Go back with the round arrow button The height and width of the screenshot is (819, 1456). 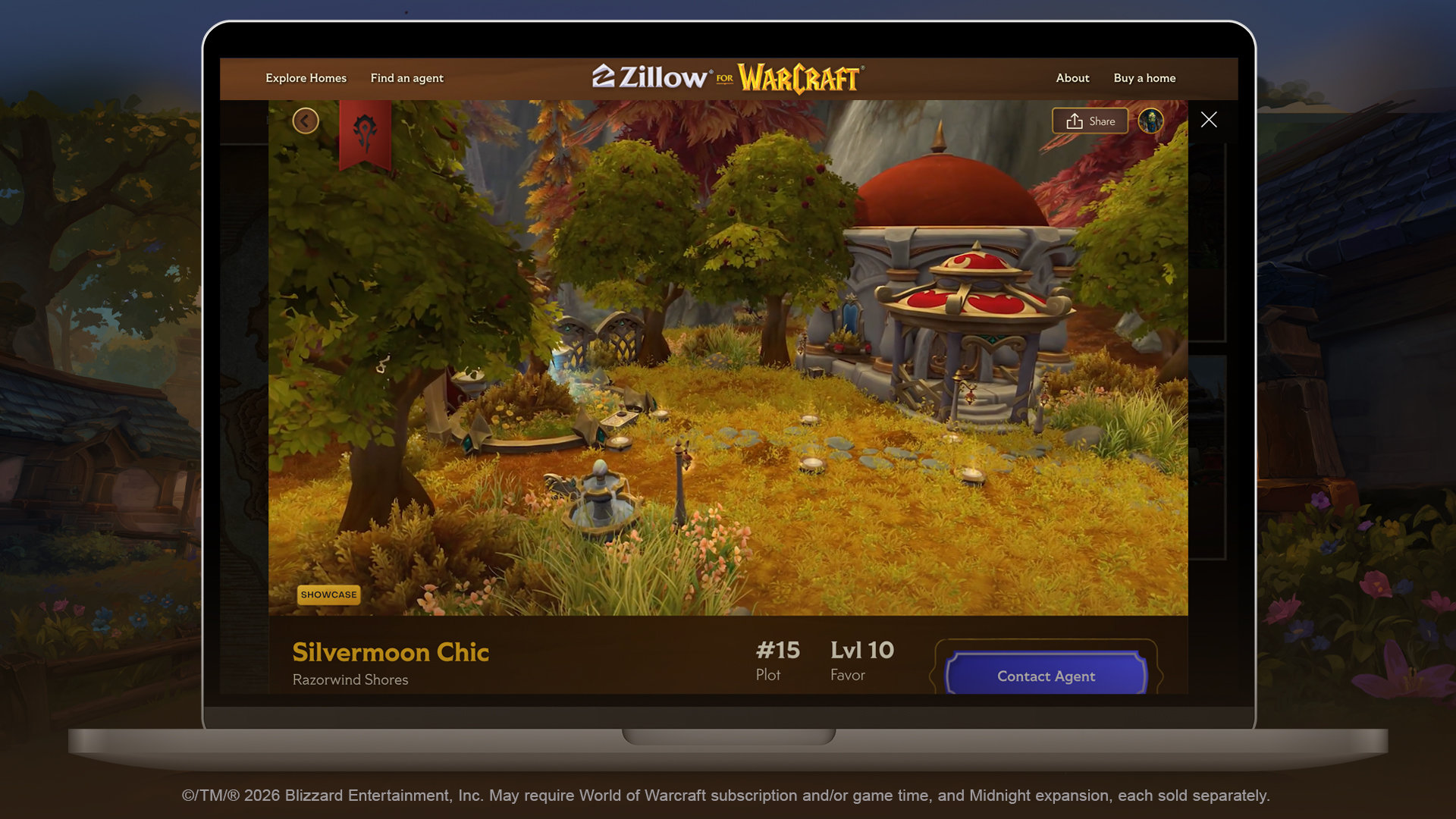point(306,121)
